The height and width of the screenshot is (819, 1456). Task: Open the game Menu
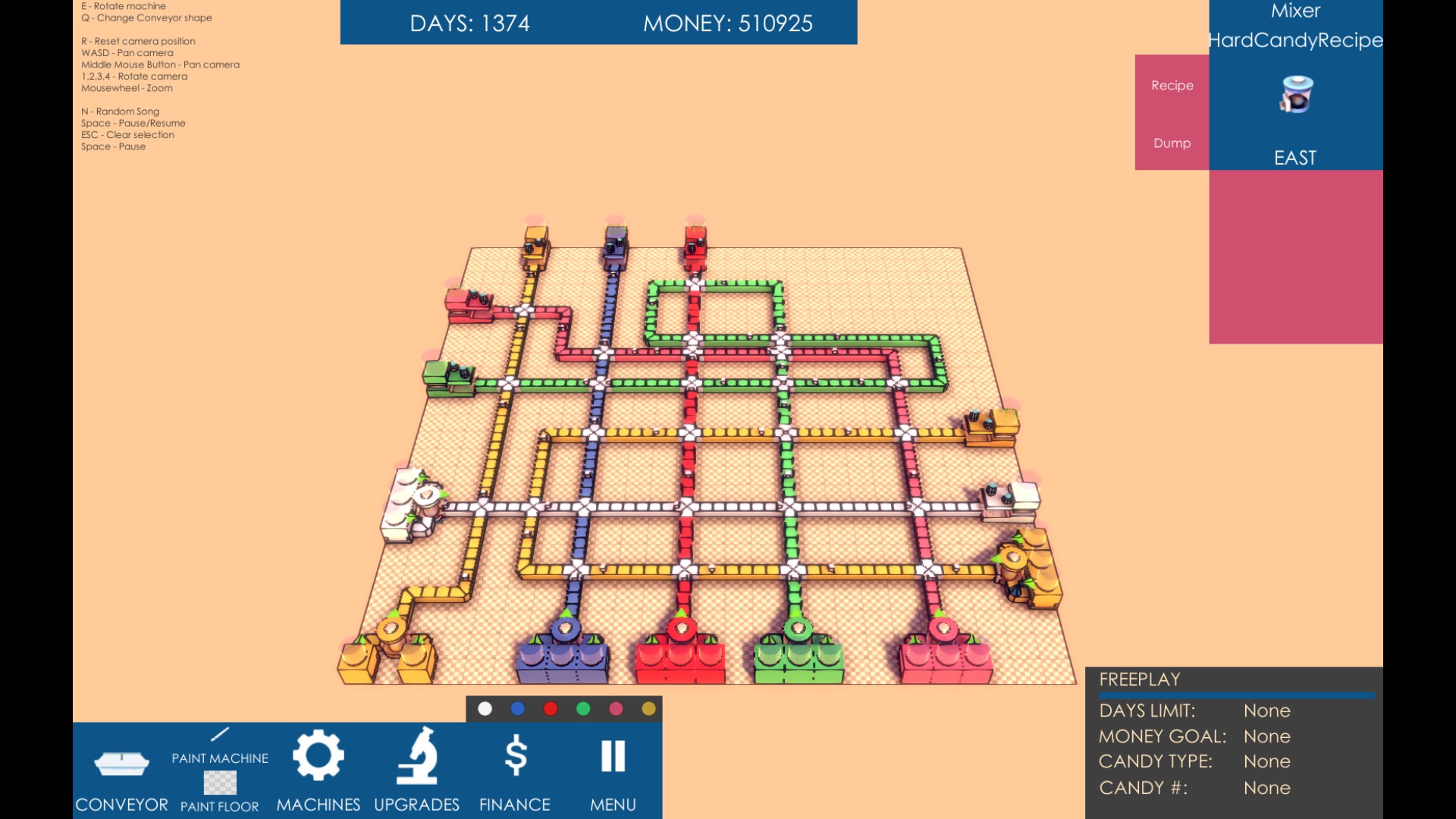click(x=613, y=766)
